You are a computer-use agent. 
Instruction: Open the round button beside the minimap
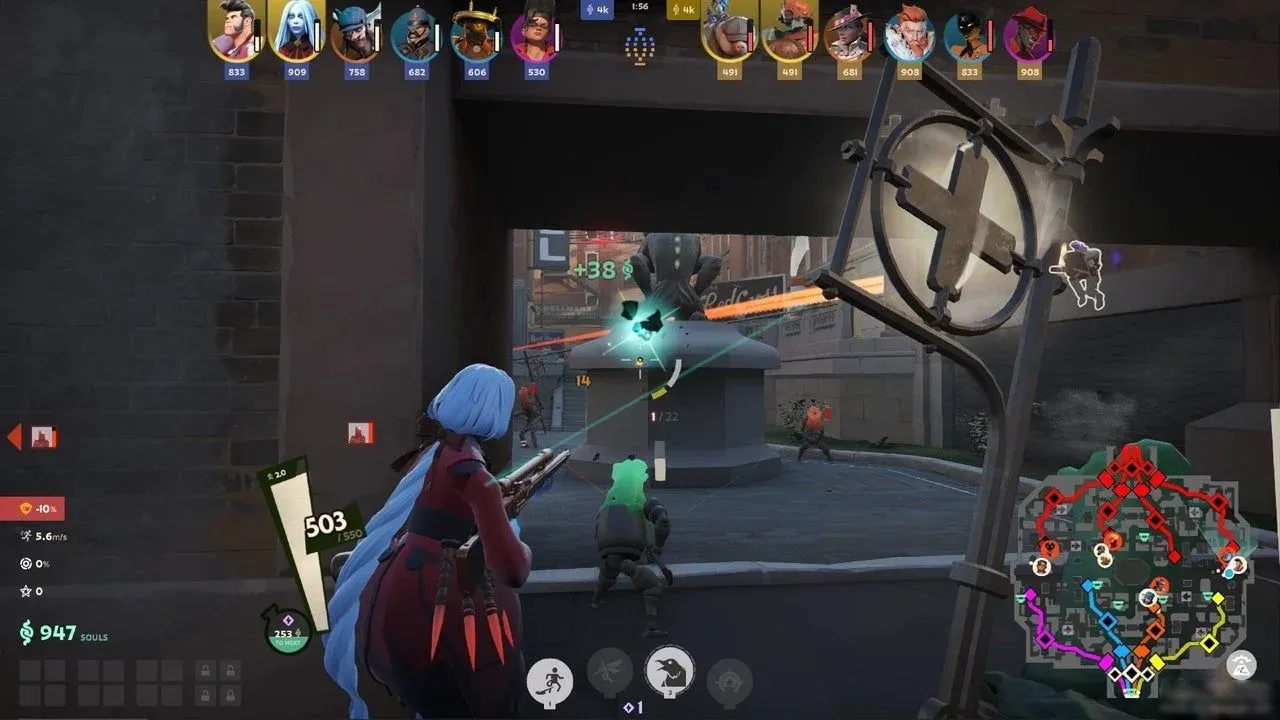coord(1241,664)
